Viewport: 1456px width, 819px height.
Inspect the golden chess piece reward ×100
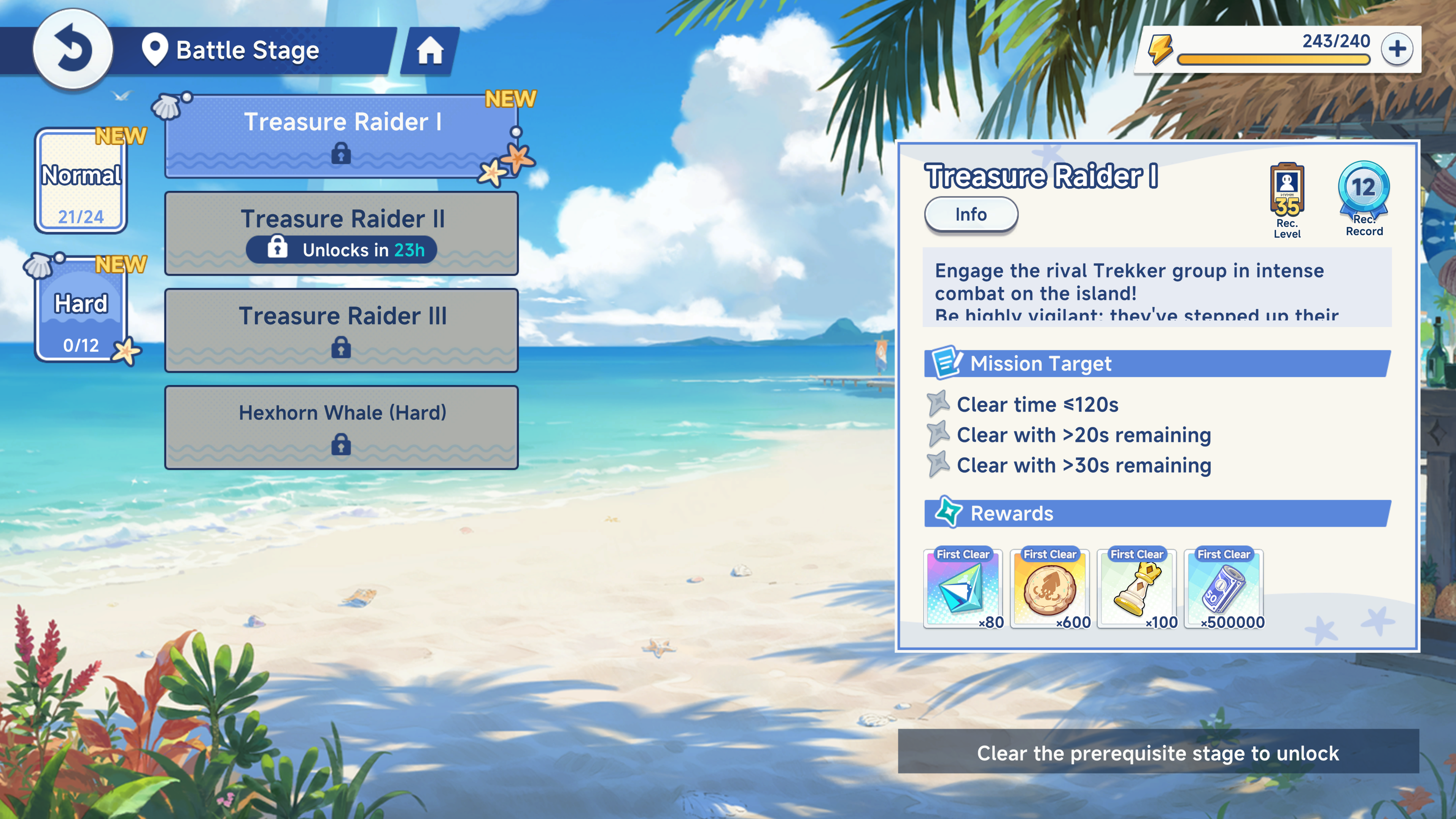coord(1137,589)
